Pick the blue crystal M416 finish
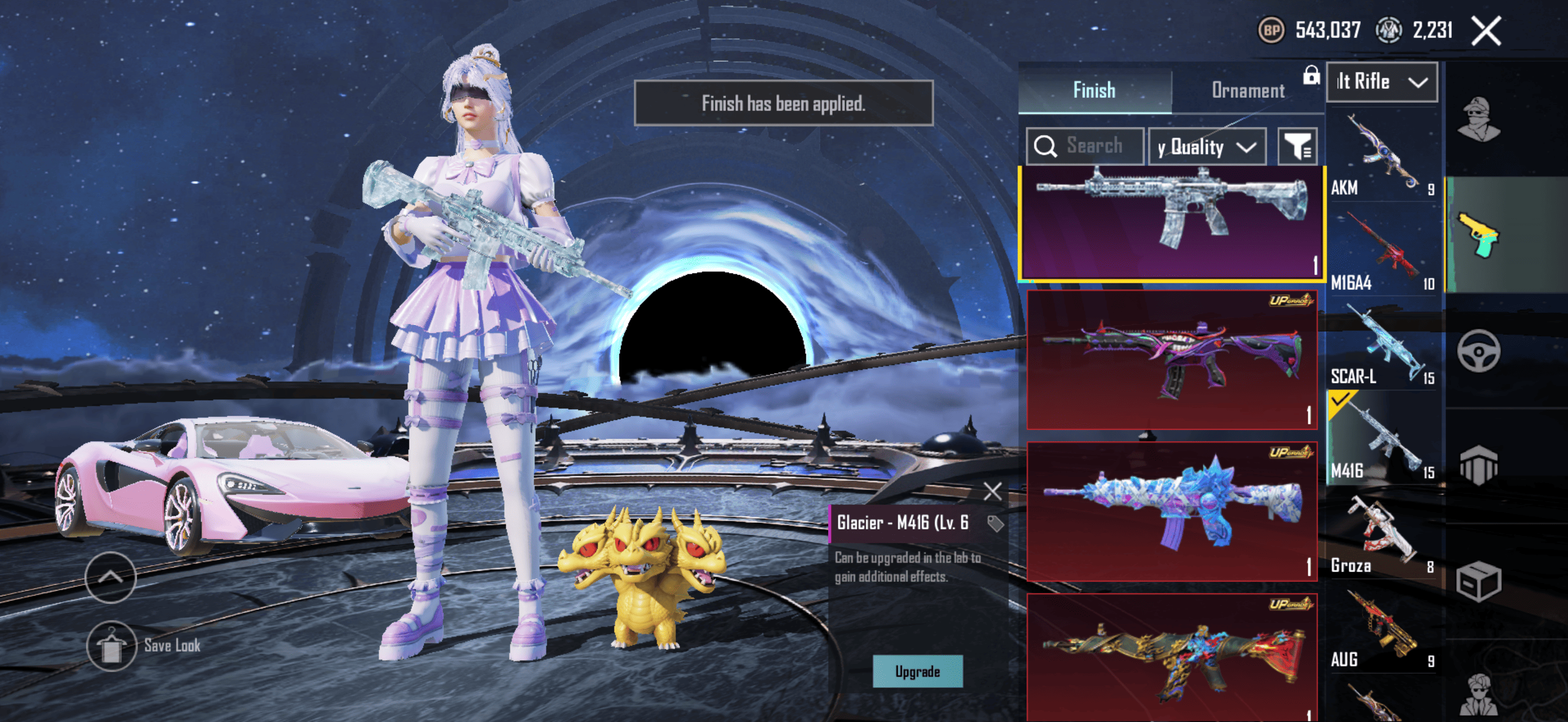 pyautogui.click(x=1171, y=510)
